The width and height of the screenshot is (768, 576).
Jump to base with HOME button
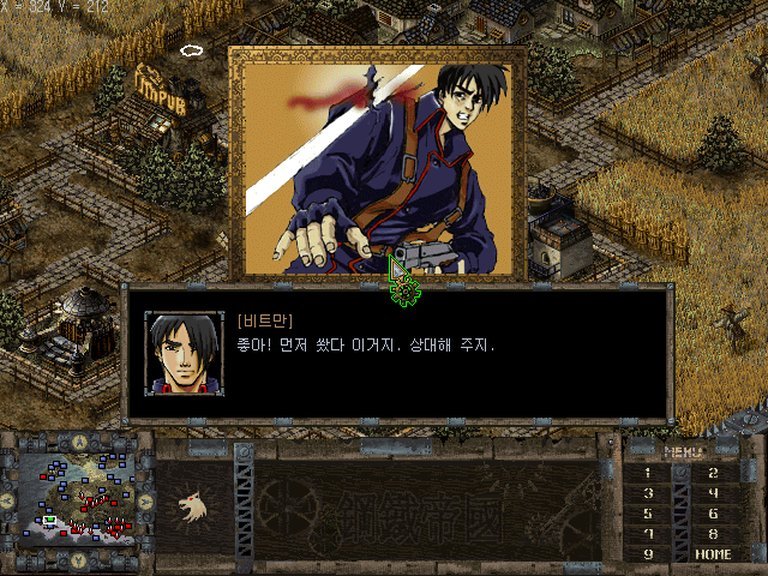[x=713, y=553]
